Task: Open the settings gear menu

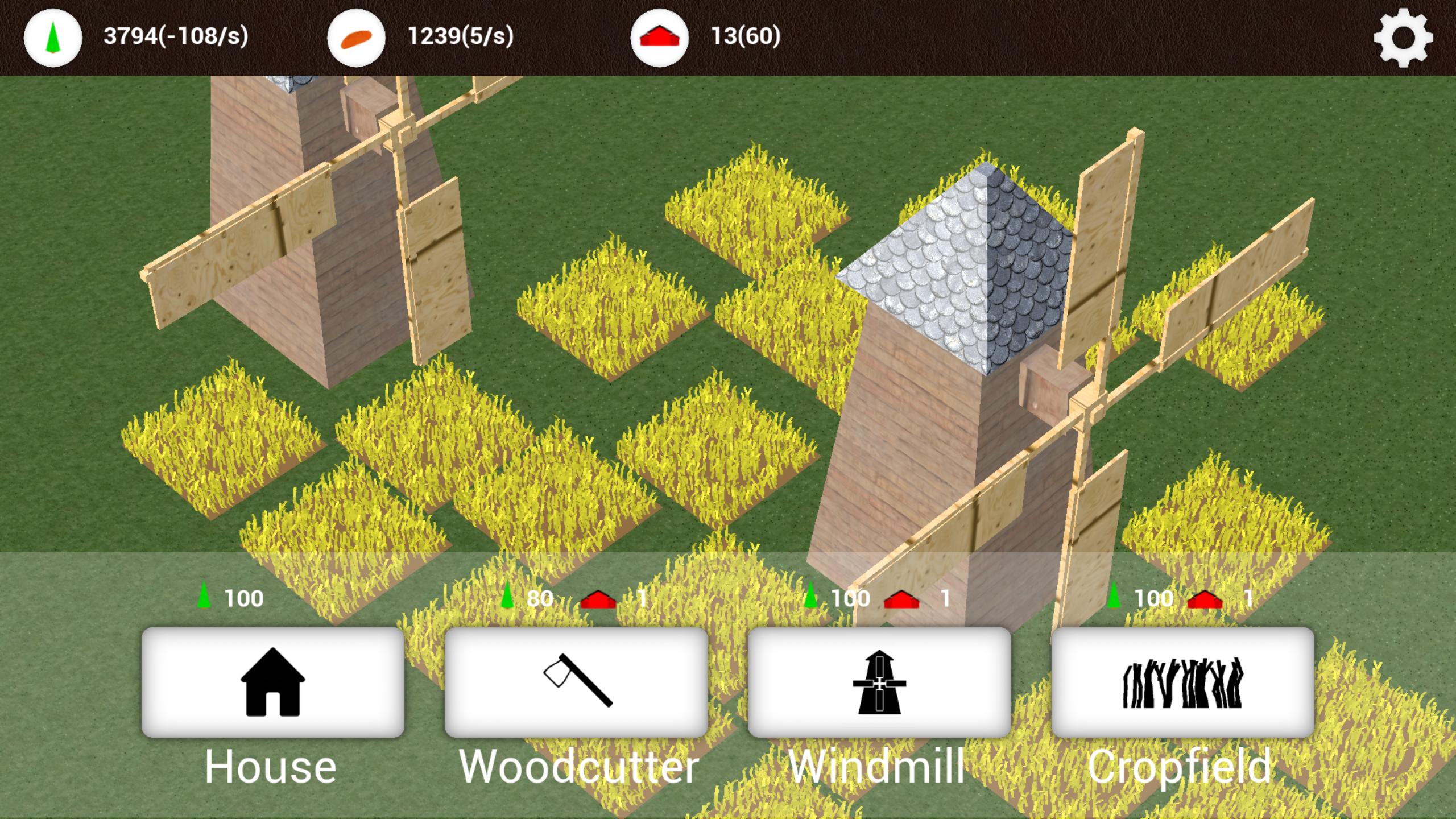Action: [x=1403, y=38]
